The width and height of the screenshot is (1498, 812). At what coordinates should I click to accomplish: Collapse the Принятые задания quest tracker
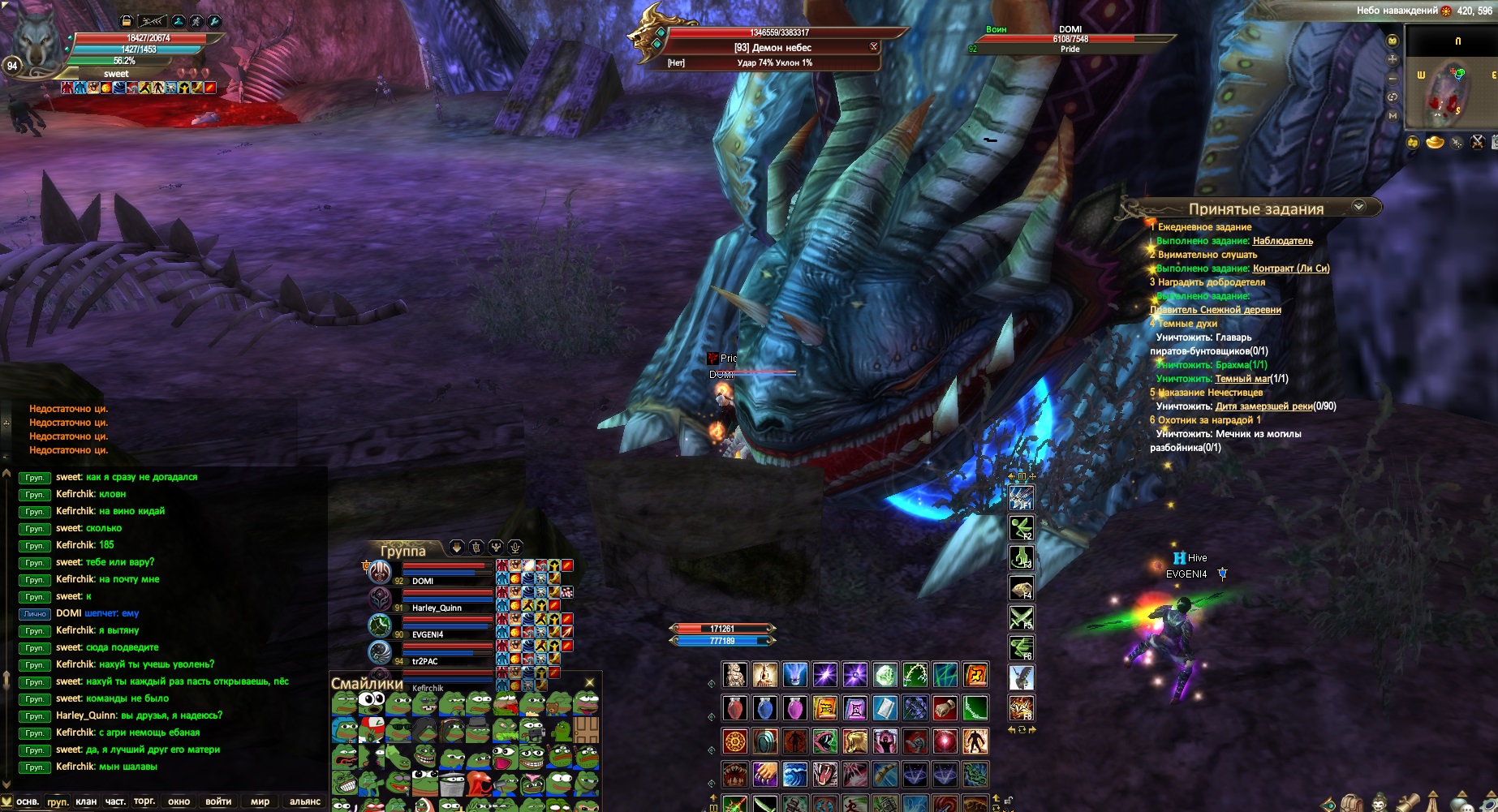pos(1358,208)
